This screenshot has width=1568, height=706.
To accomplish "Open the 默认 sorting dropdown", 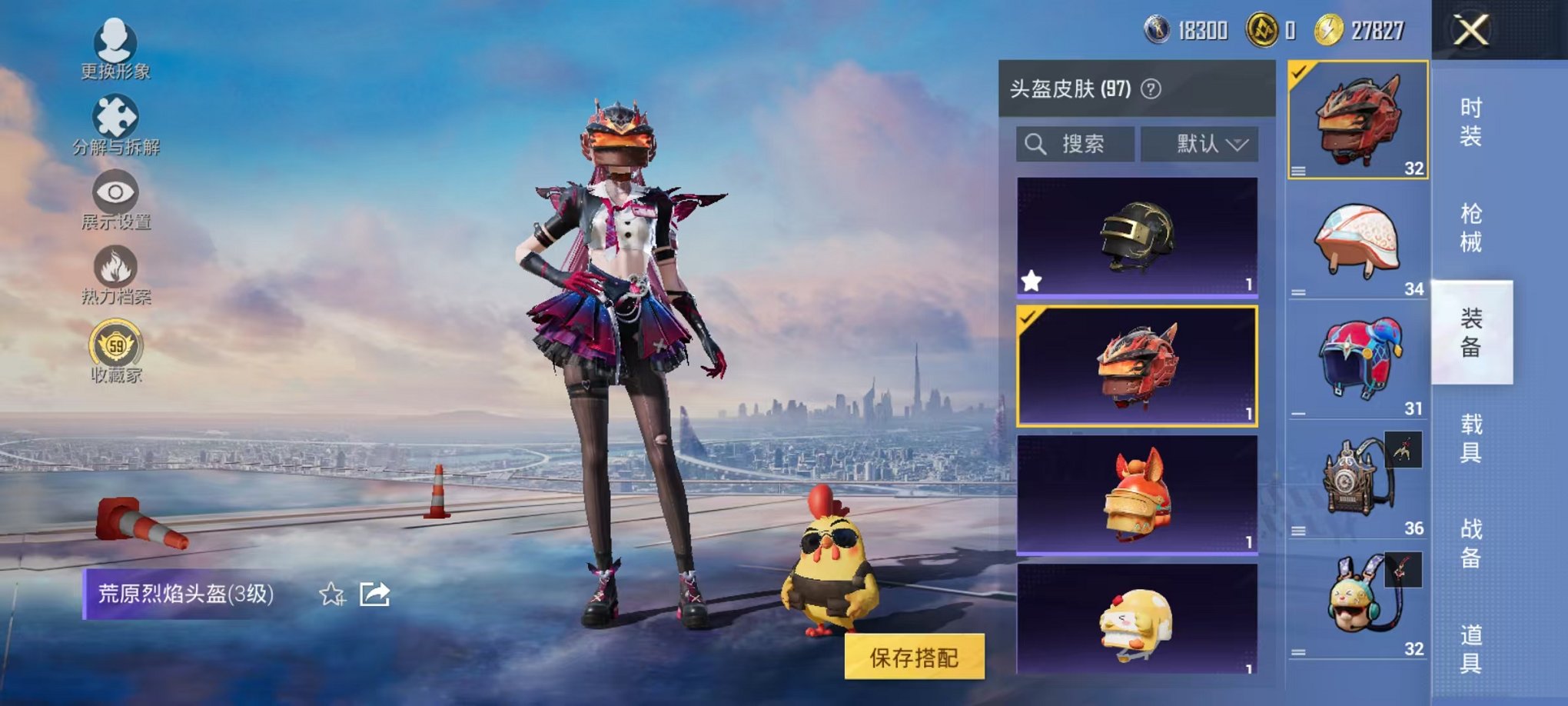I will [1200, 143].
